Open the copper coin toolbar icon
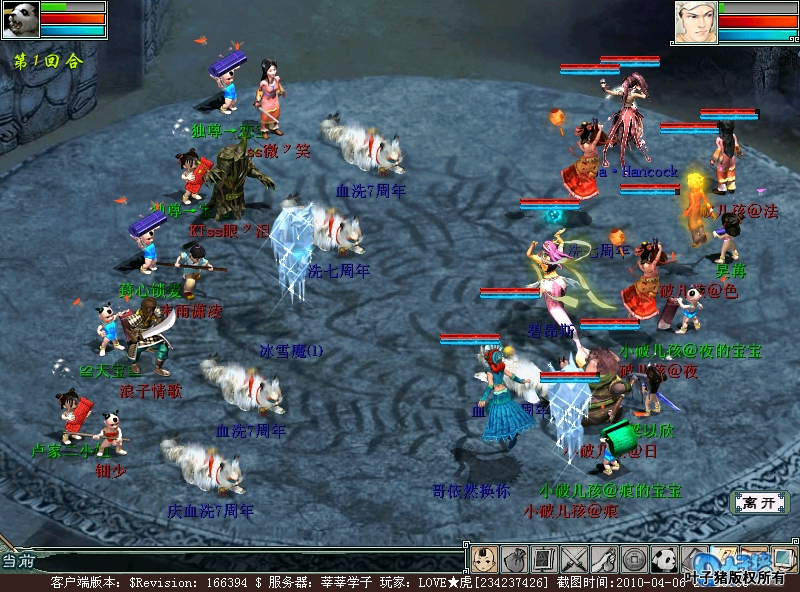Screen dimensions: 800x592 pyautogui.click(x=634, y=558)
